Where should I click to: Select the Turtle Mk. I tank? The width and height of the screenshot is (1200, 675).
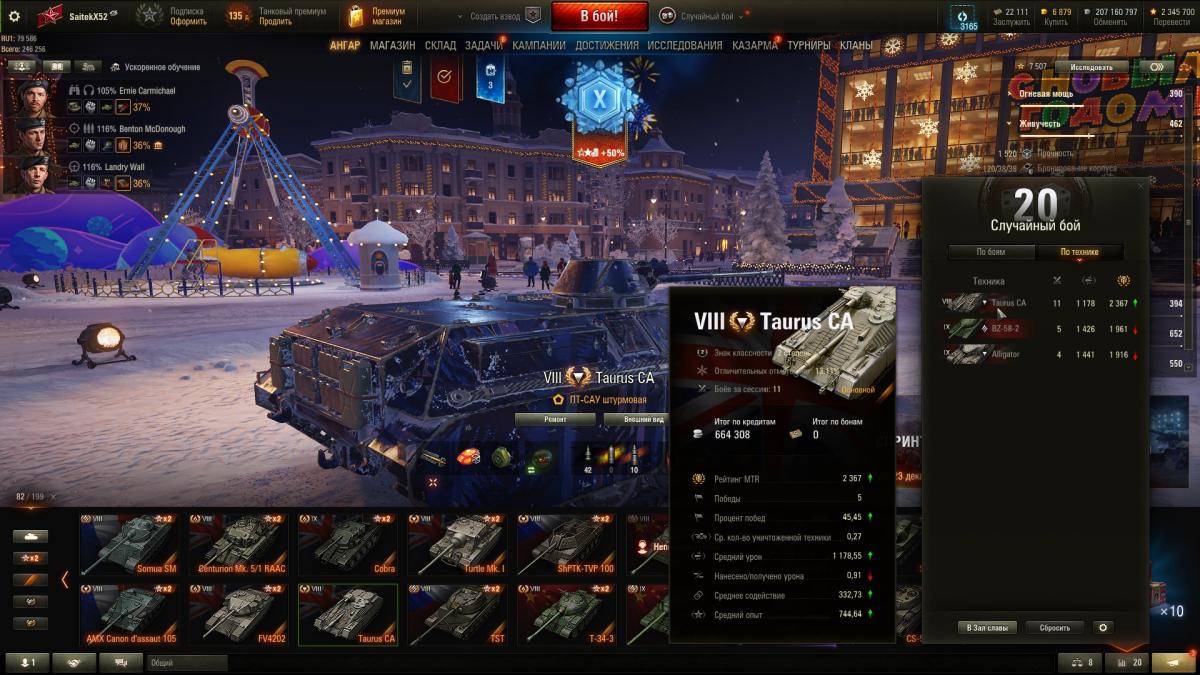pos(456,546)
